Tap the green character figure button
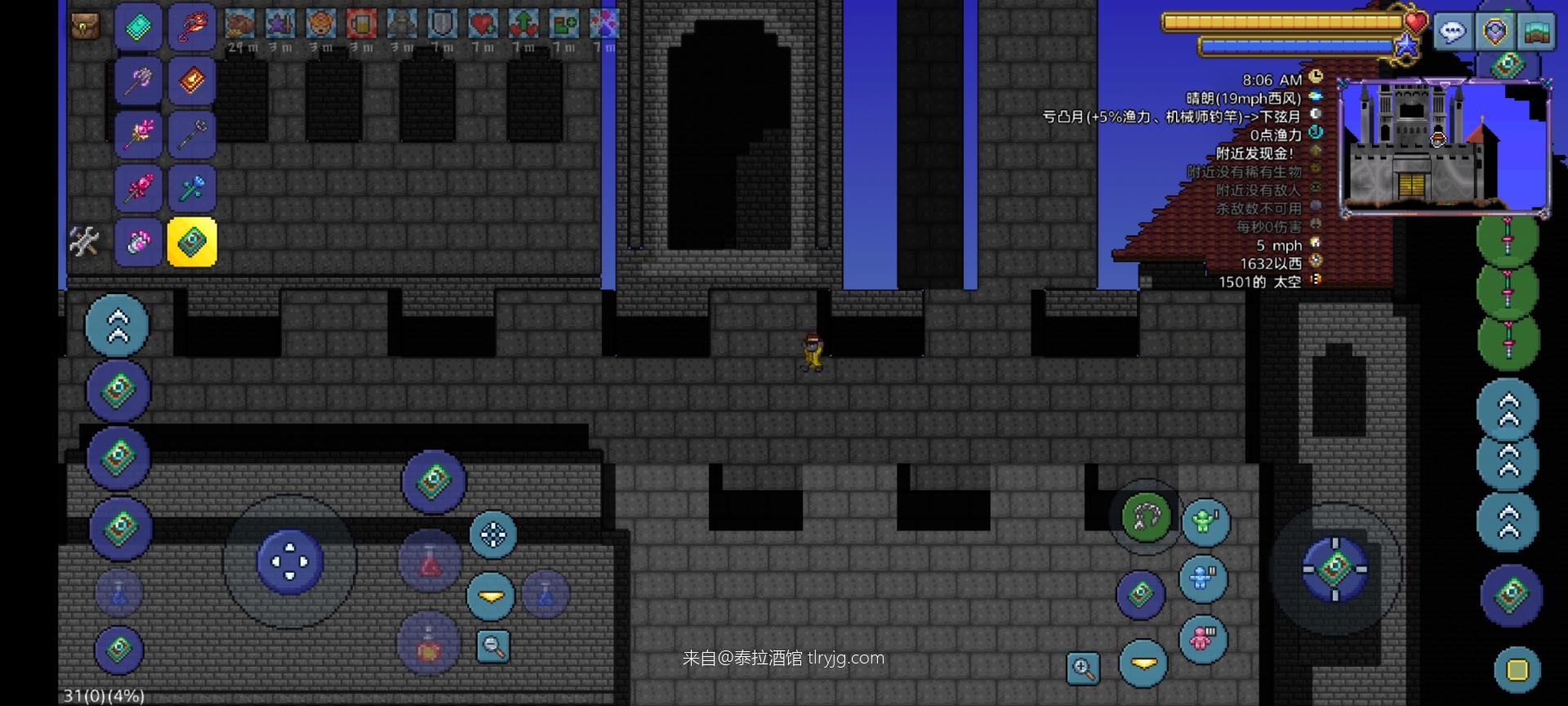The image size is (1568, 706). (x=1205, y=521)
